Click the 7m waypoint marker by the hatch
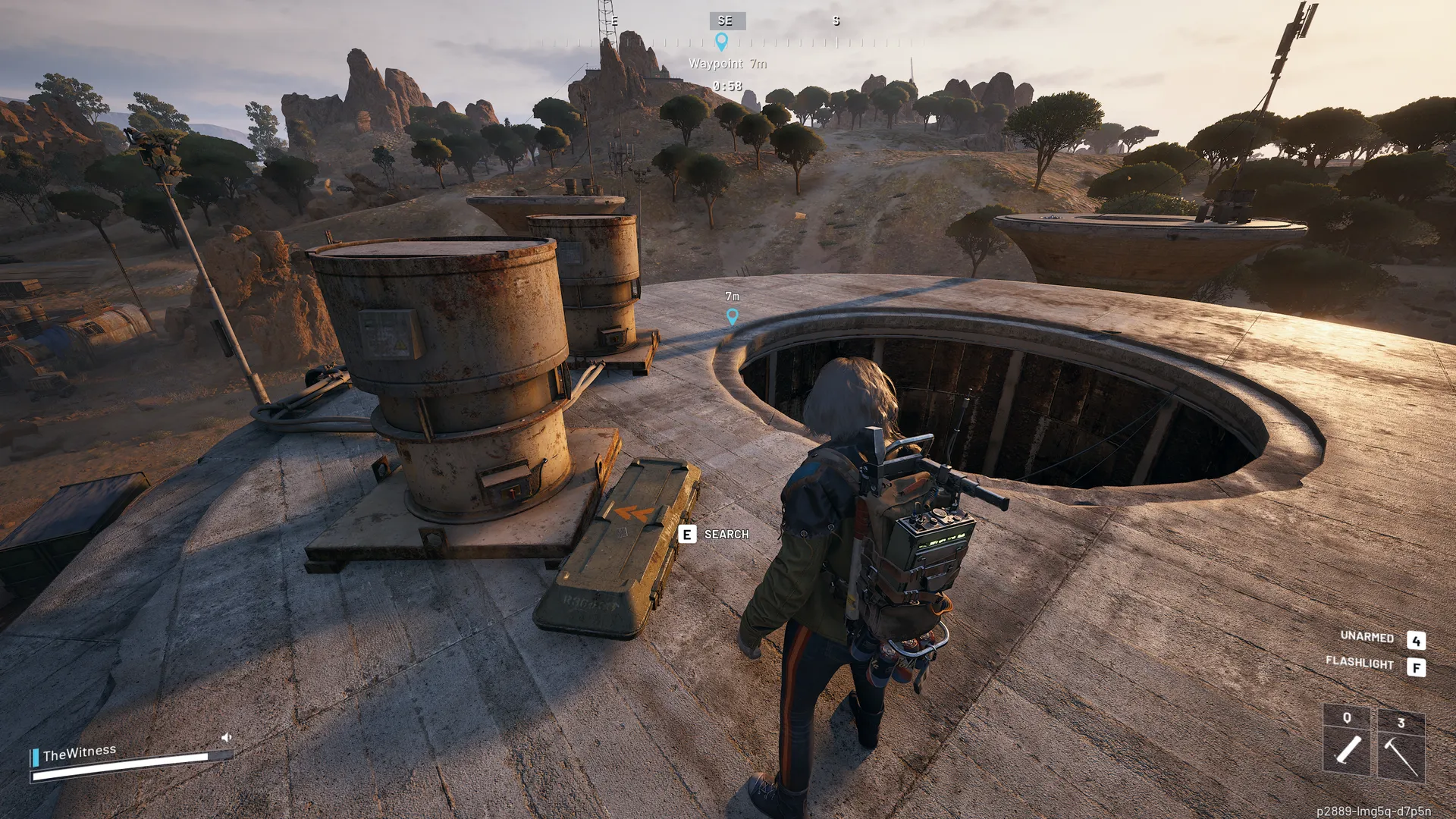 click(732, 316)
